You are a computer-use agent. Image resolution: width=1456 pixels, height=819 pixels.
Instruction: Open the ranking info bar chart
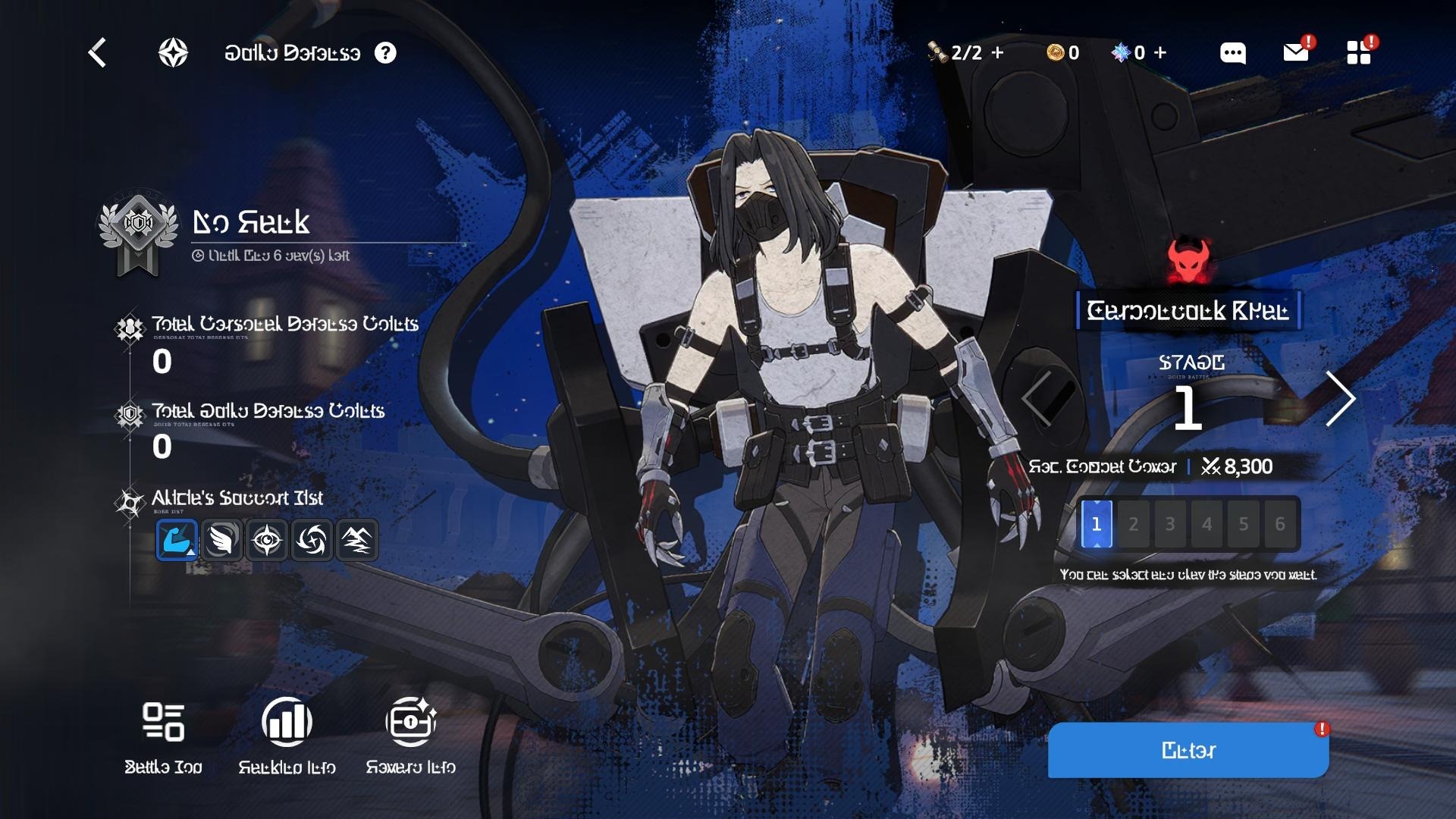coord(287,722)
